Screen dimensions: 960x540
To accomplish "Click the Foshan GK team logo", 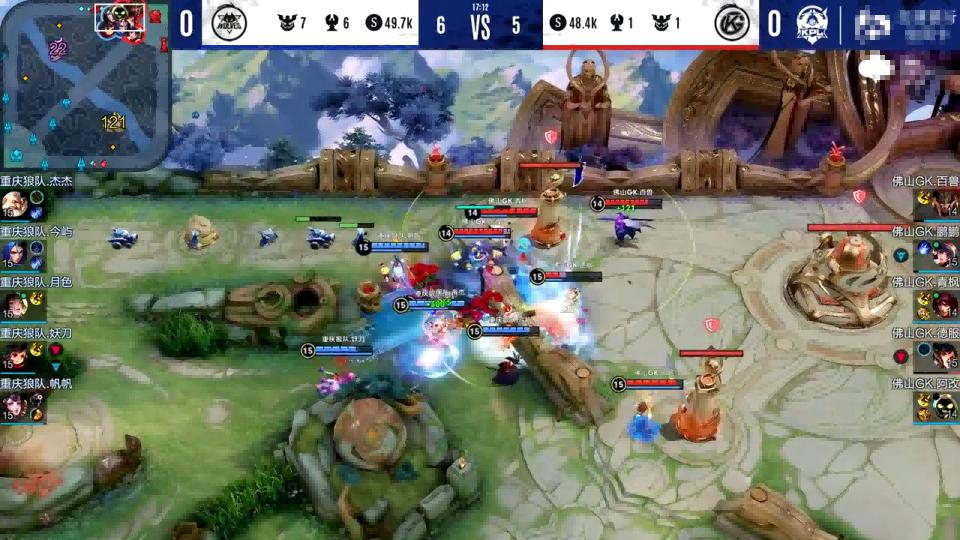I will 732,22.
